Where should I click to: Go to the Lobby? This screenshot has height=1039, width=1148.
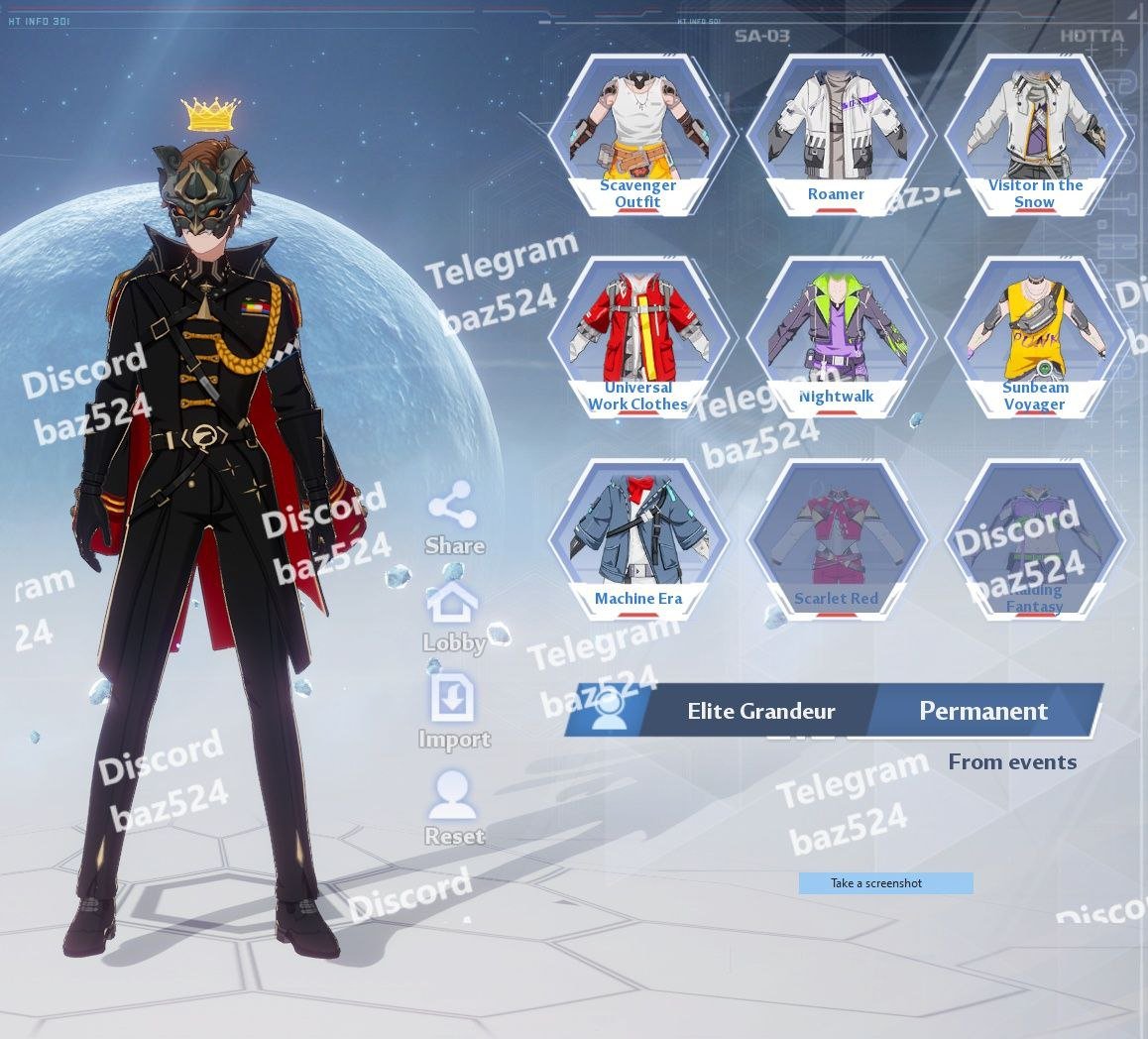pyautogui.click(x=454, y=617)
